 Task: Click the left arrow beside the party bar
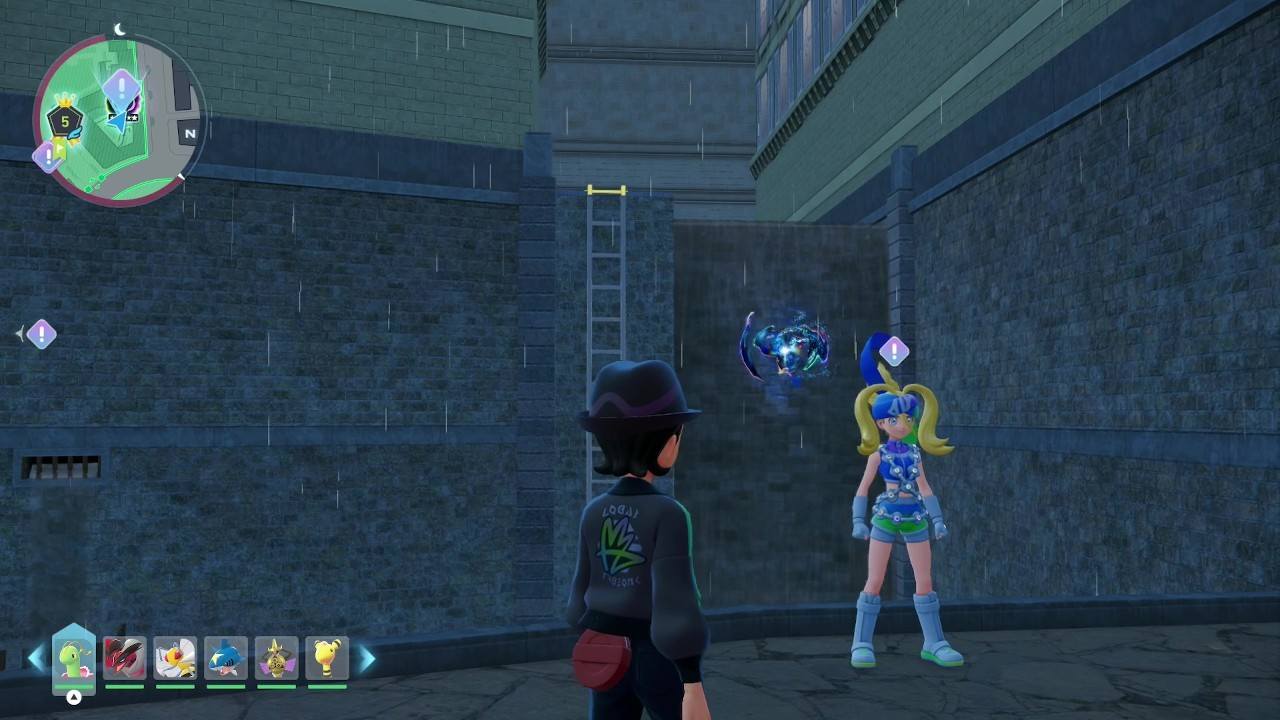click(37, 658)
